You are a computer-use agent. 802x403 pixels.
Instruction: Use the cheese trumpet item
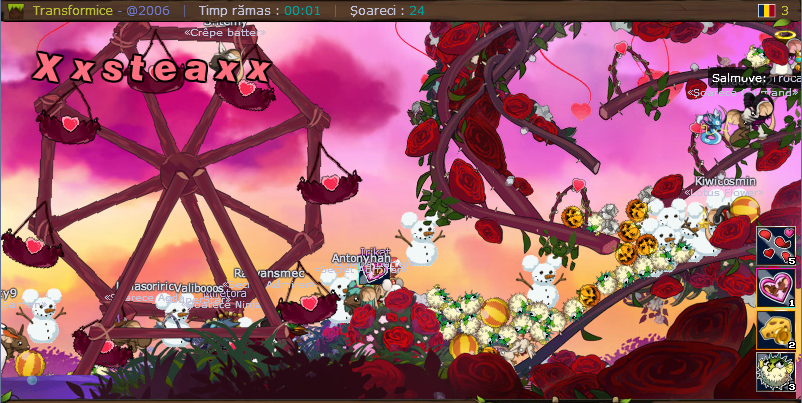coord(776,330)
